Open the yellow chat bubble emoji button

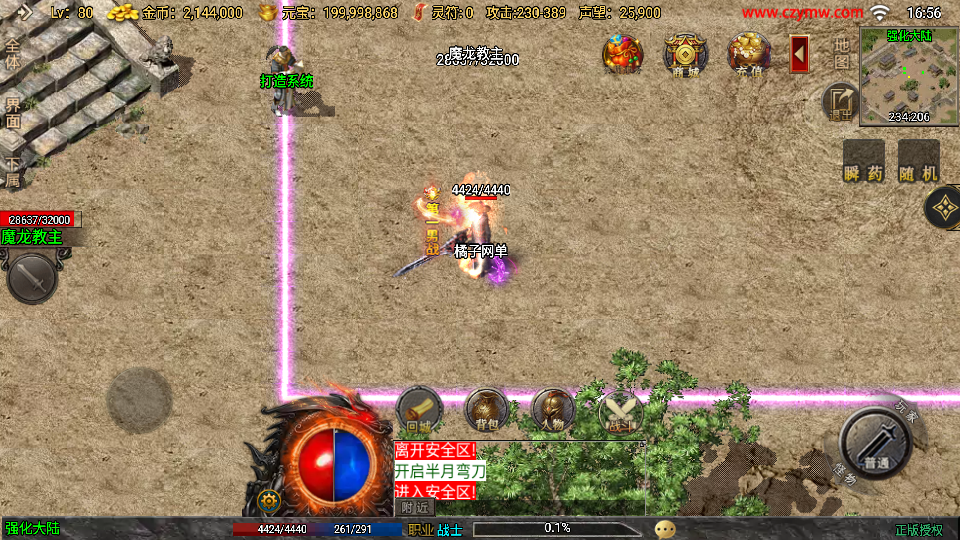[x=665, y=529]
